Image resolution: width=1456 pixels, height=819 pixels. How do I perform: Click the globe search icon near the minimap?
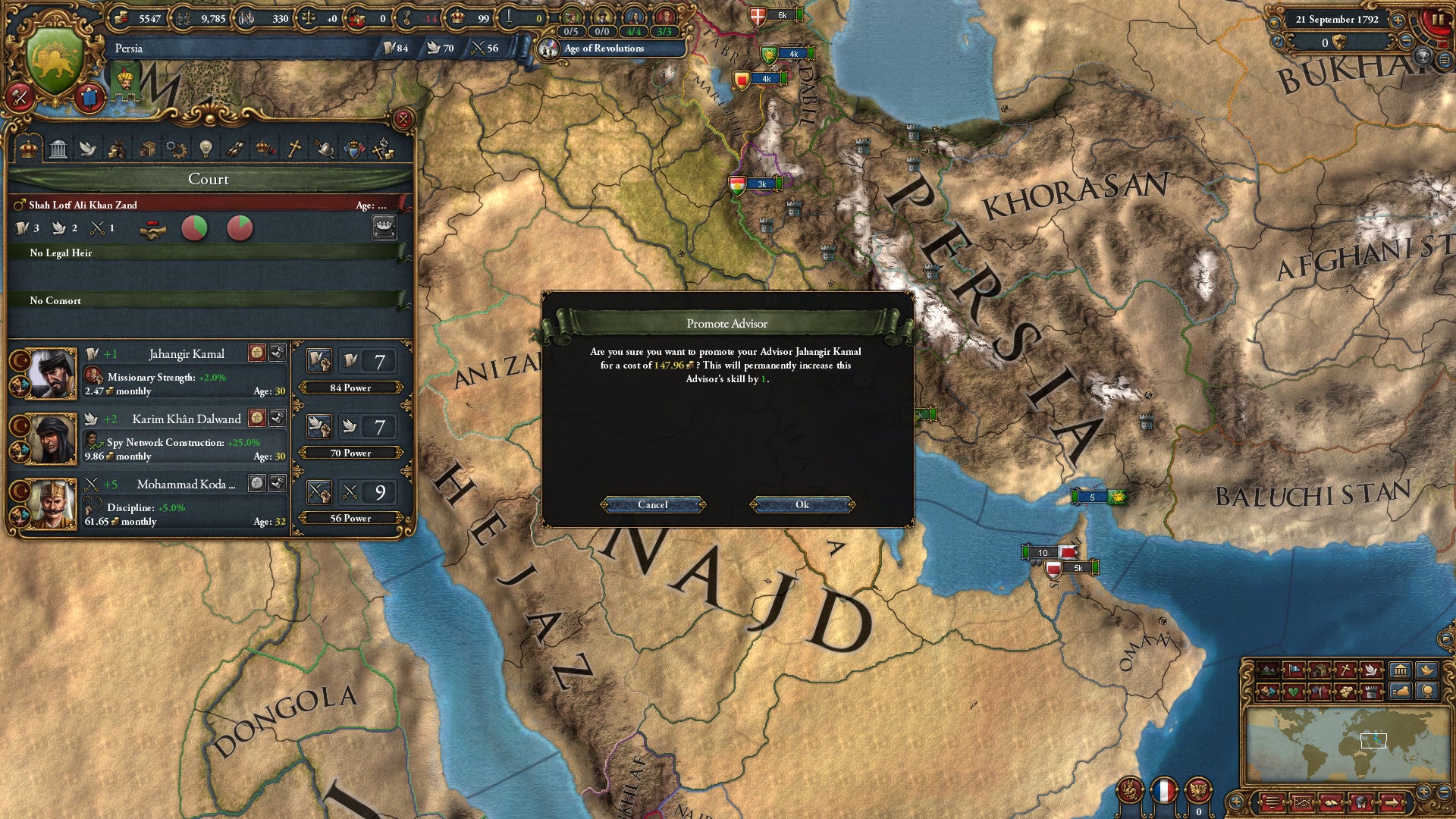pos(1428,692)
